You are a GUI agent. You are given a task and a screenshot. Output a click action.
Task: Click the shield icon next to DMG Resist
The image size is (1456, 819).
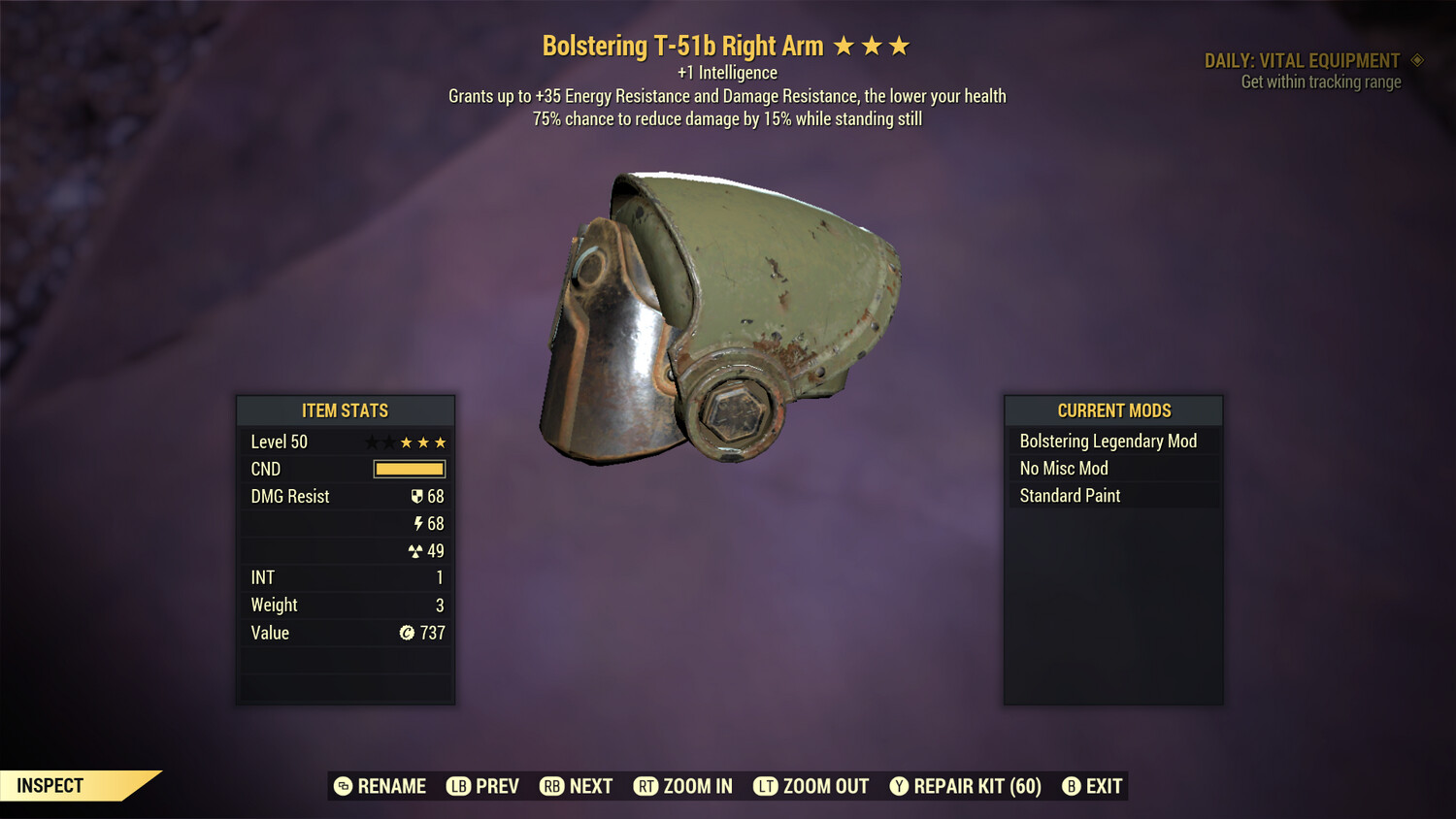[415, 496]
